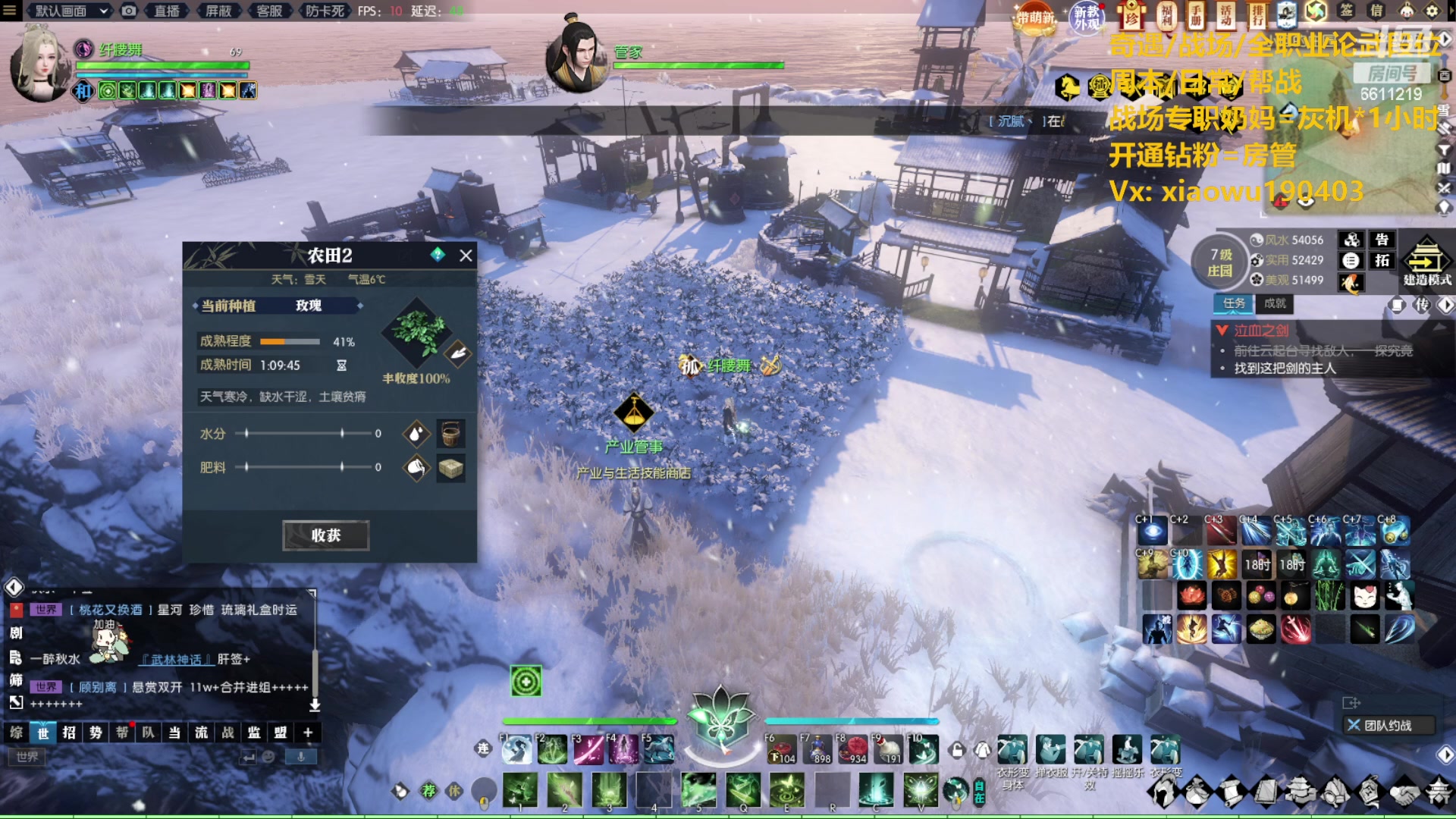Image resolution: width=1456 pixels, height=819 pixels.
Task: Switch to the 成就 achievements tab
Action: click(1275, 303)
